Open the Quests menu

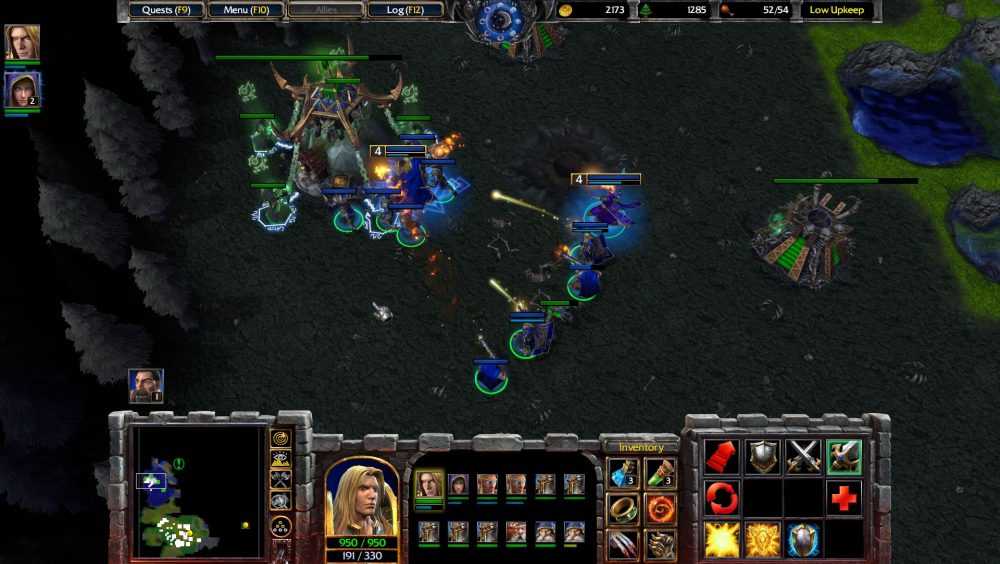[x=166, y=10]
